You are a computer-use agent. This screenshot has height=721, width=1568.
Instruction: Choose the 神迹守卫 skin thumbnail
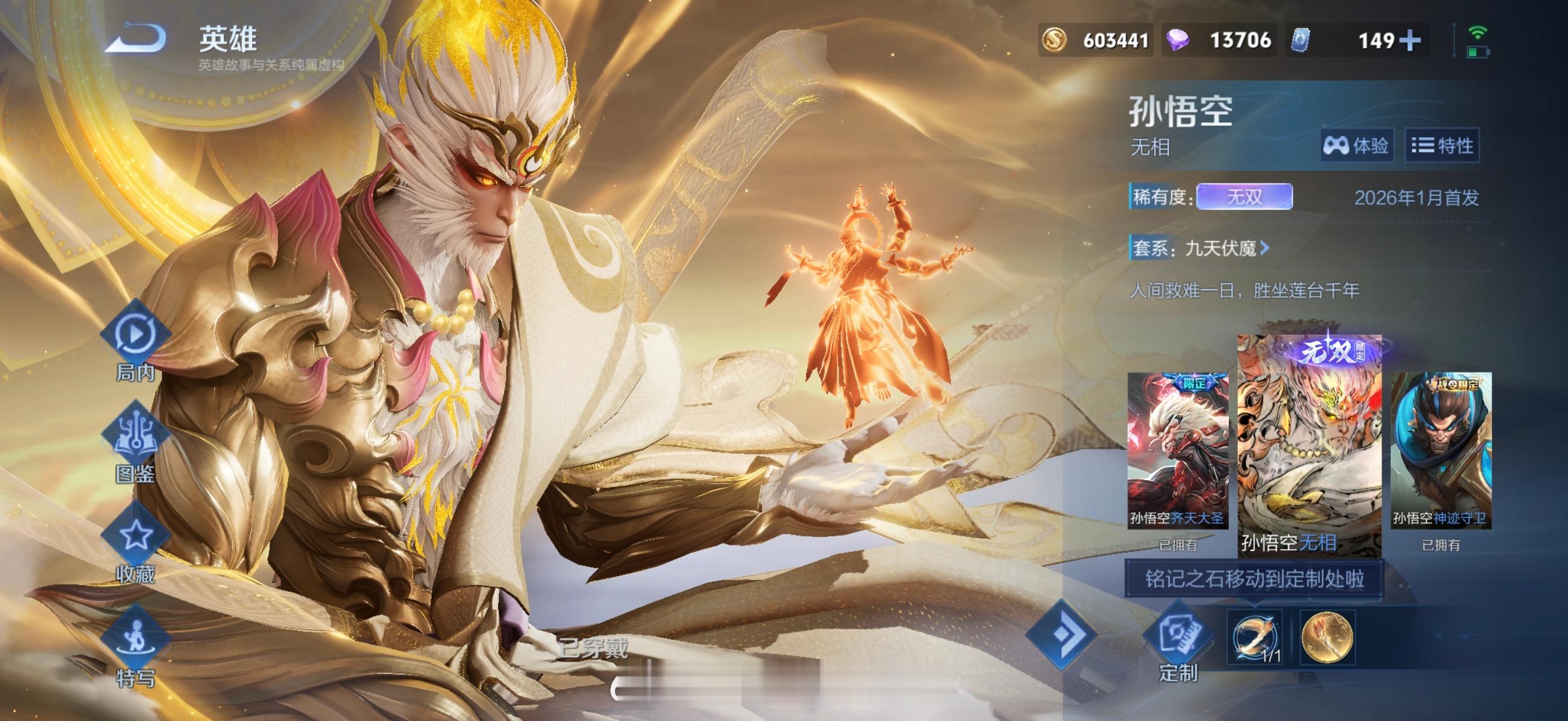click(x=1440, y=450)
